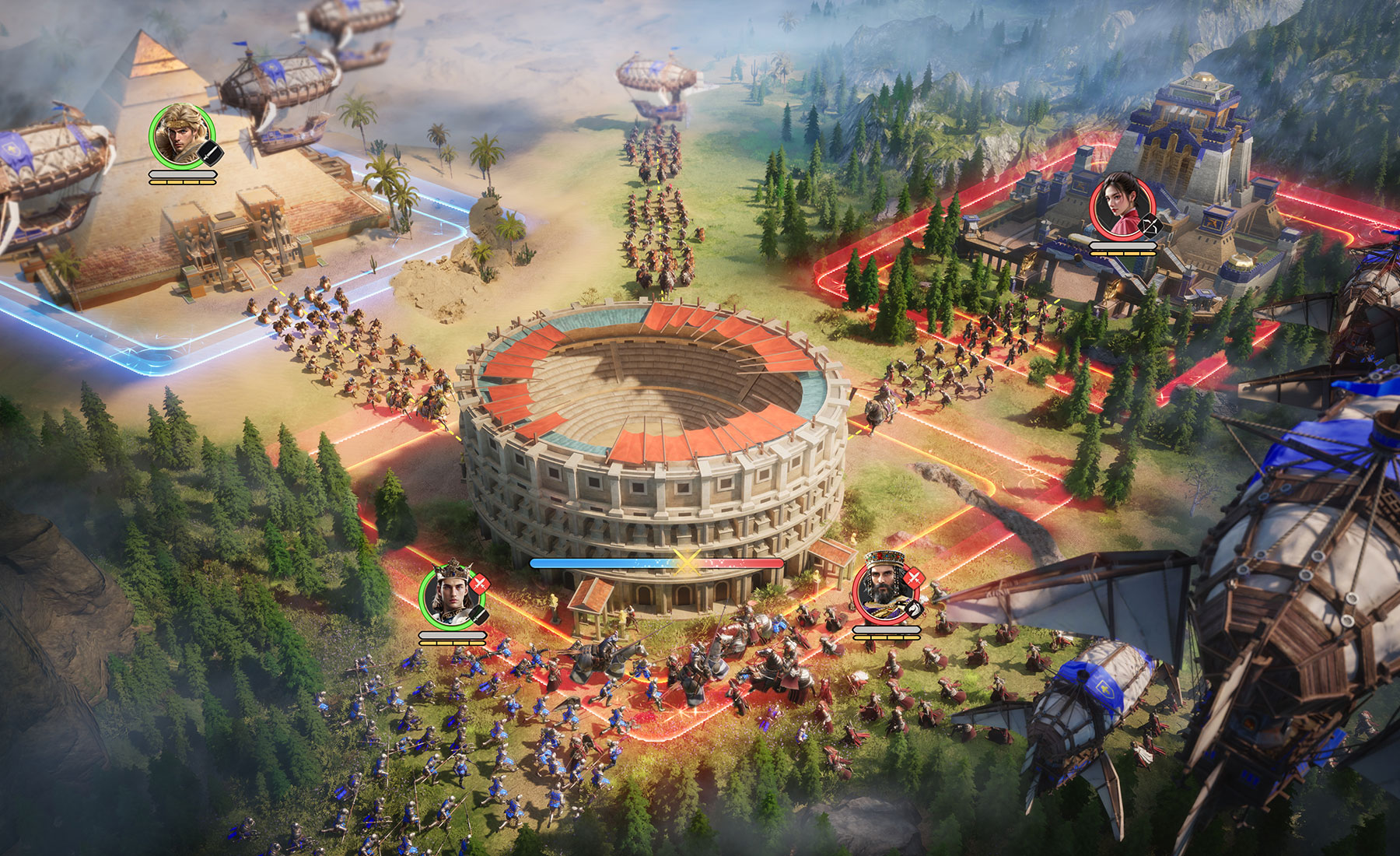
Task: Select the dark-haired woman hero portrait
Action: [x=1121, y=206]
